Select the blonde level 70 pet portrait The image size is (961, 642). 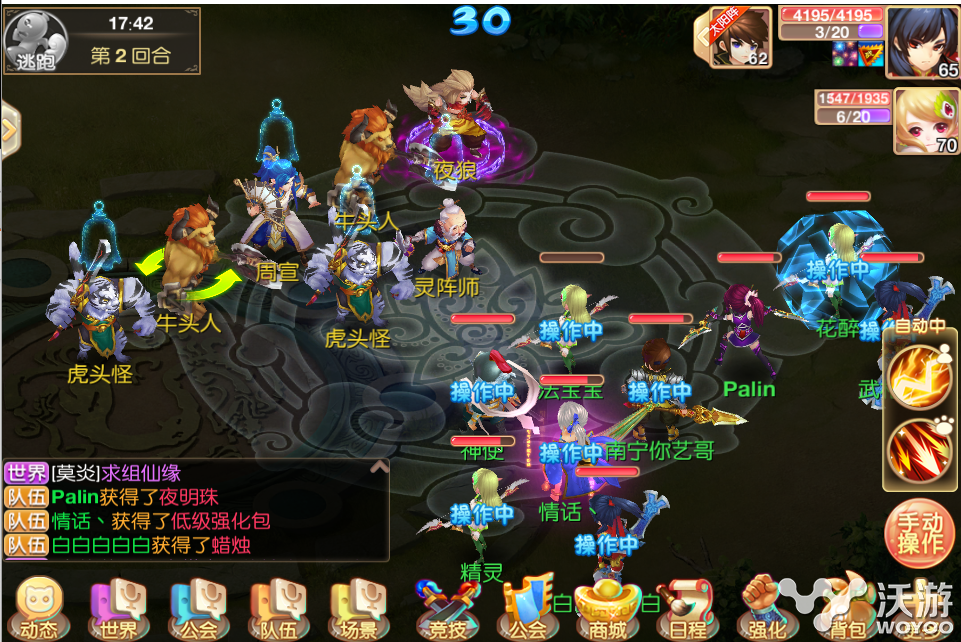pyautogui.click(x=925, y=121)
